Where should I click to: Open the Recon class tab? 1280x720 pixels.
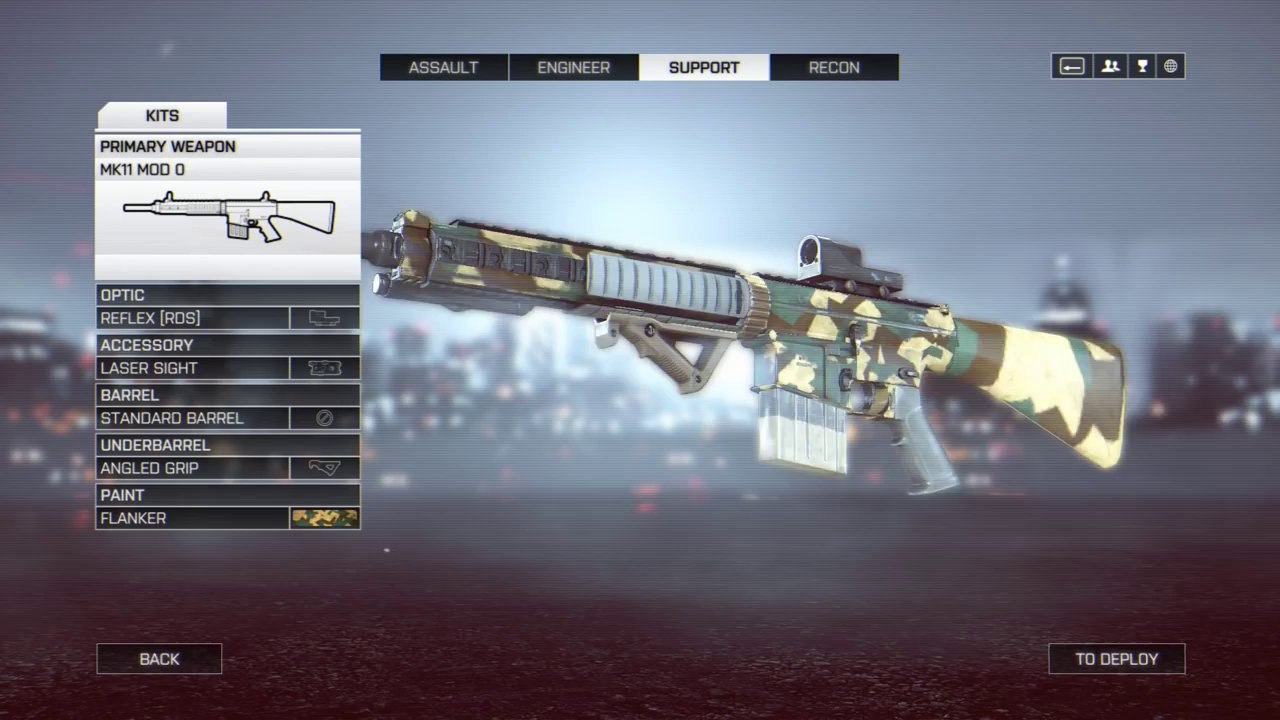click(x=834, y=68)
